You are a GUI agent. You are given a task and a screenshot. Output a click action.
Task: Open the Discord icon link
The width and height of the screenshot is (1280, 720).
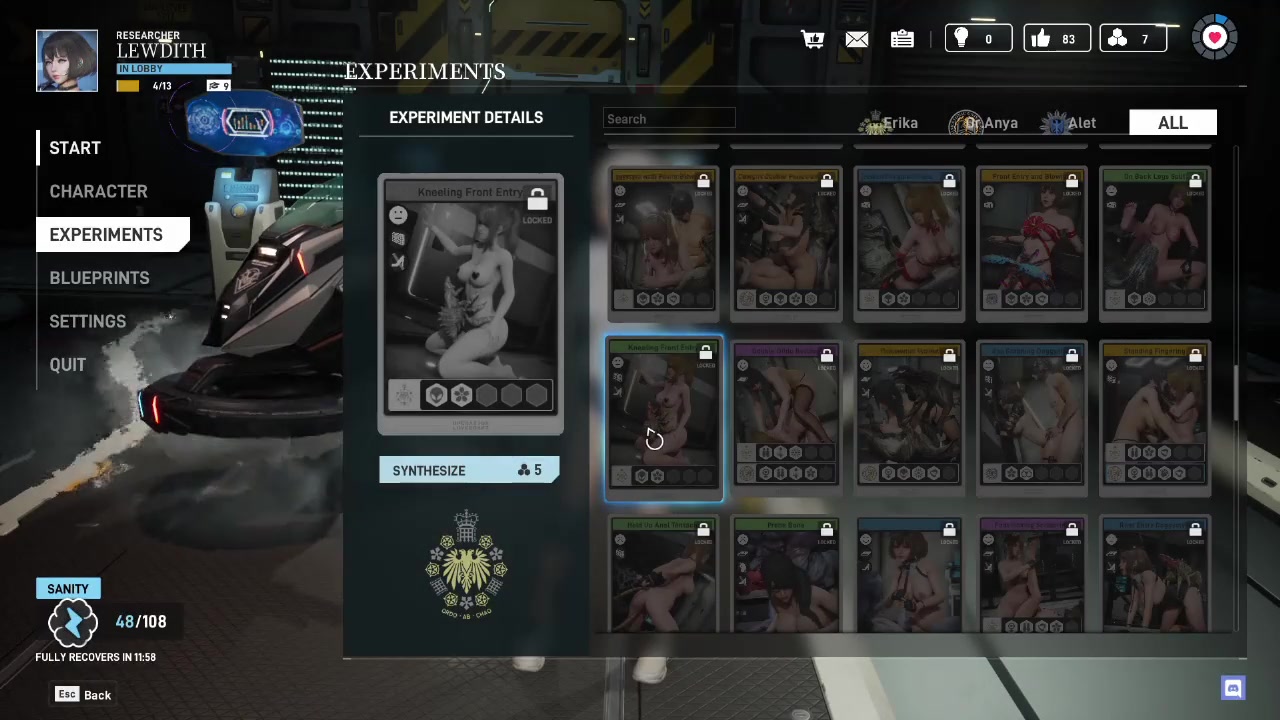tap(1232, 688)
